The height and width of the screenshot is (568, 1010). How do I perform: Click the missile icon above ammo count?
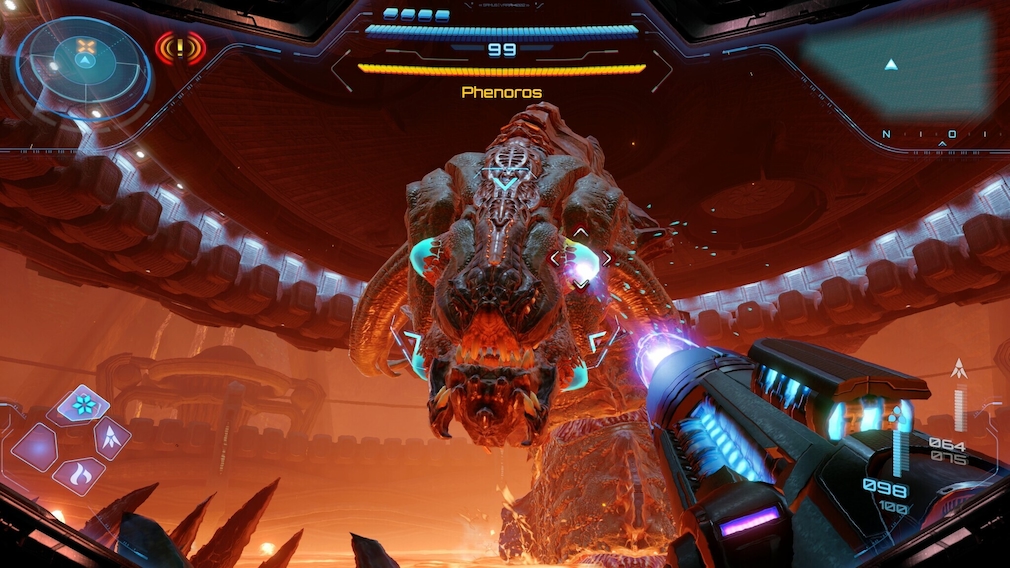point(960,370)
